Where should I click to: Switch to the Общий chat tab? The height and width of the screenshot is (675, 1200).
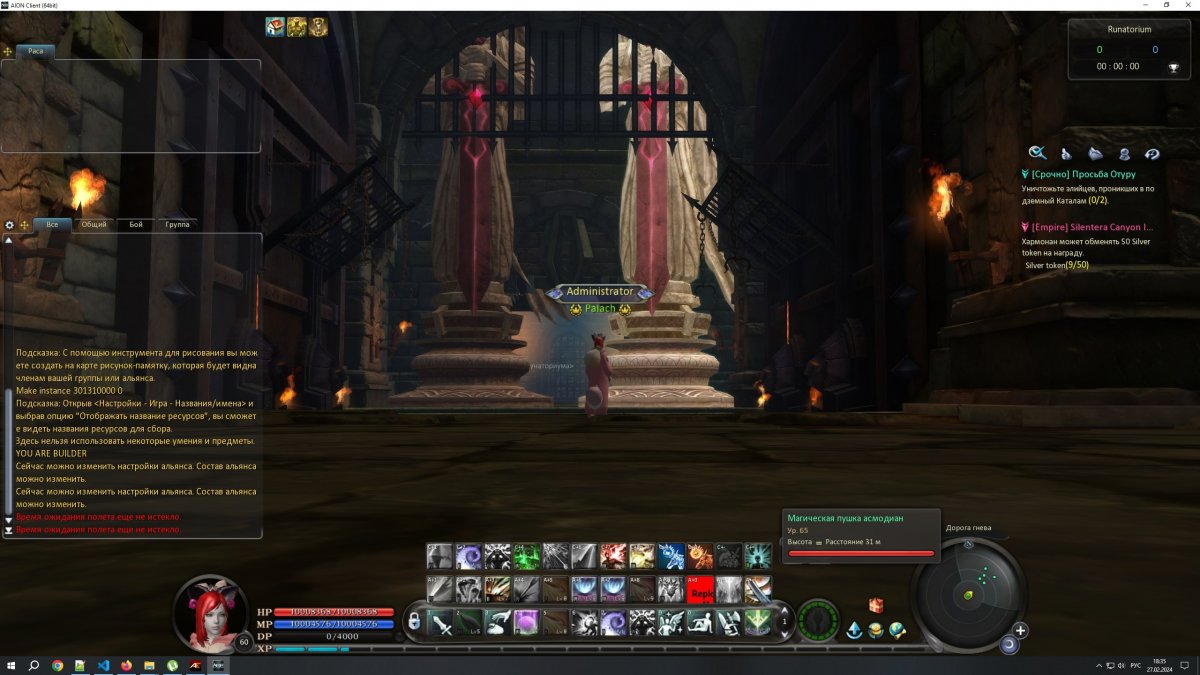[x=94, y=225]
